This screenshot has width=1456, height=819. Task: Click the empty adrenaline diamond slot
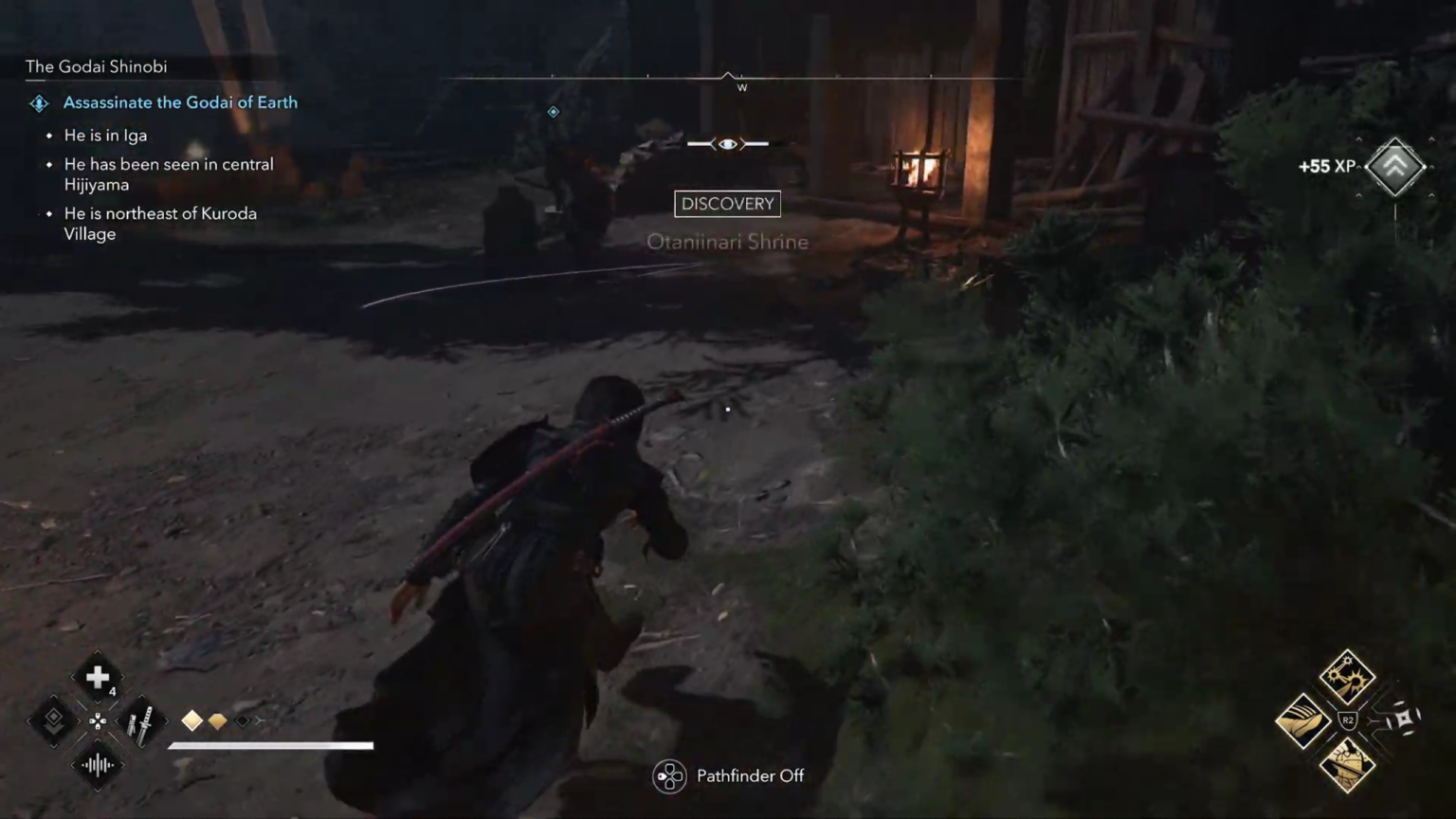point(243,720)
